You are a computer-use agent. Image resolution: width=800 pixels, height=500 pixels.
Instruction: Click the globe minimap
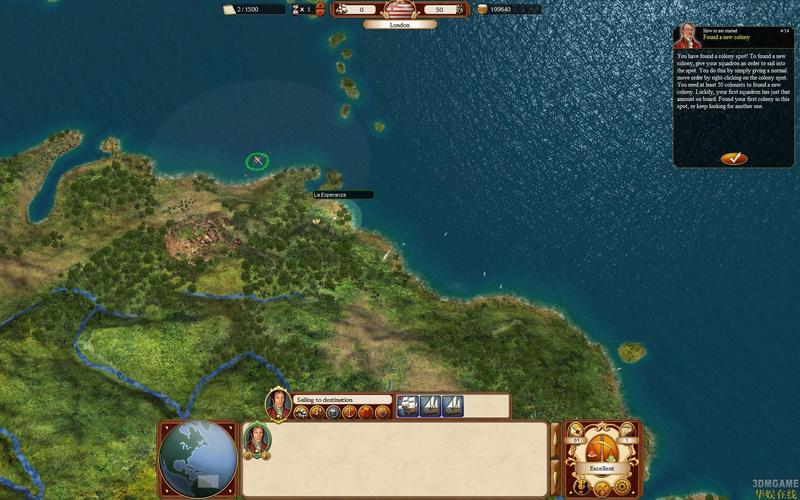click(198, 459)
